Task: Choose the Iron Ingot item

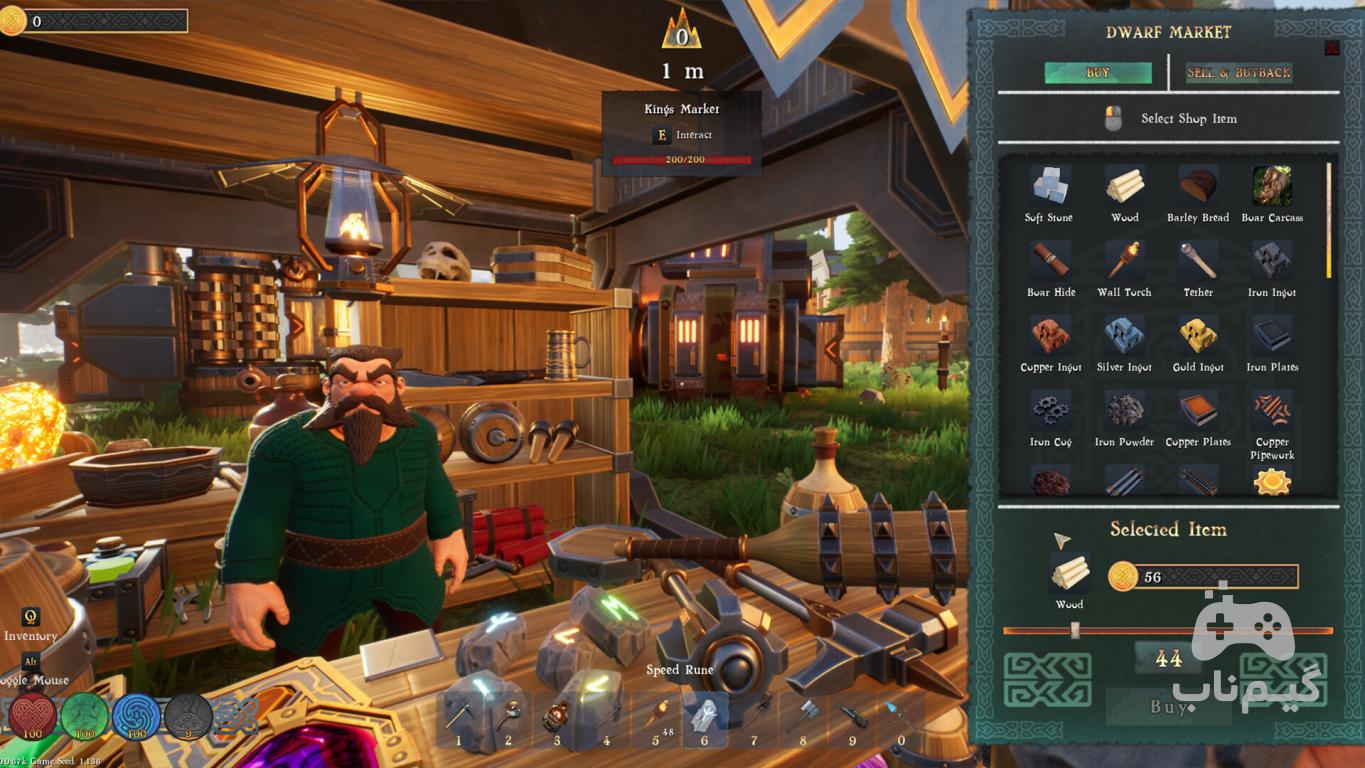Action: click(1272, 262)
